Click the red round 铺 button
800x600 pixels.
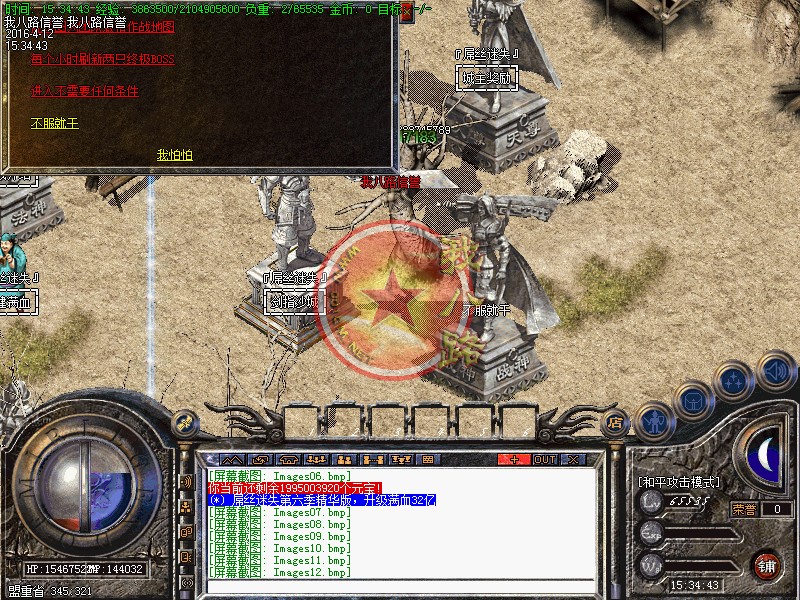click(766, 564)
